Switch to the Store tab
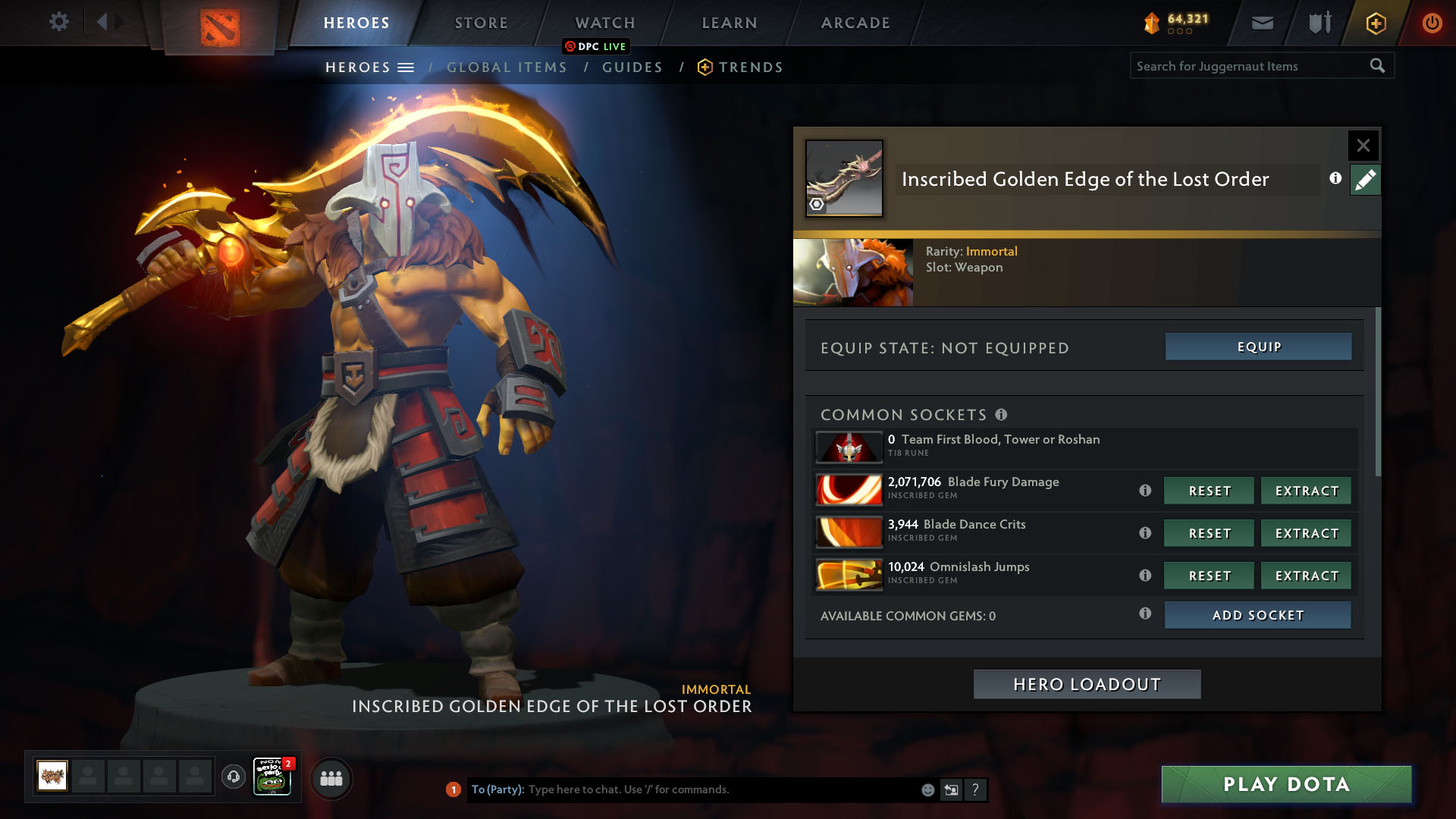This screenshot has height=819, width=1456. click(481, 23)
